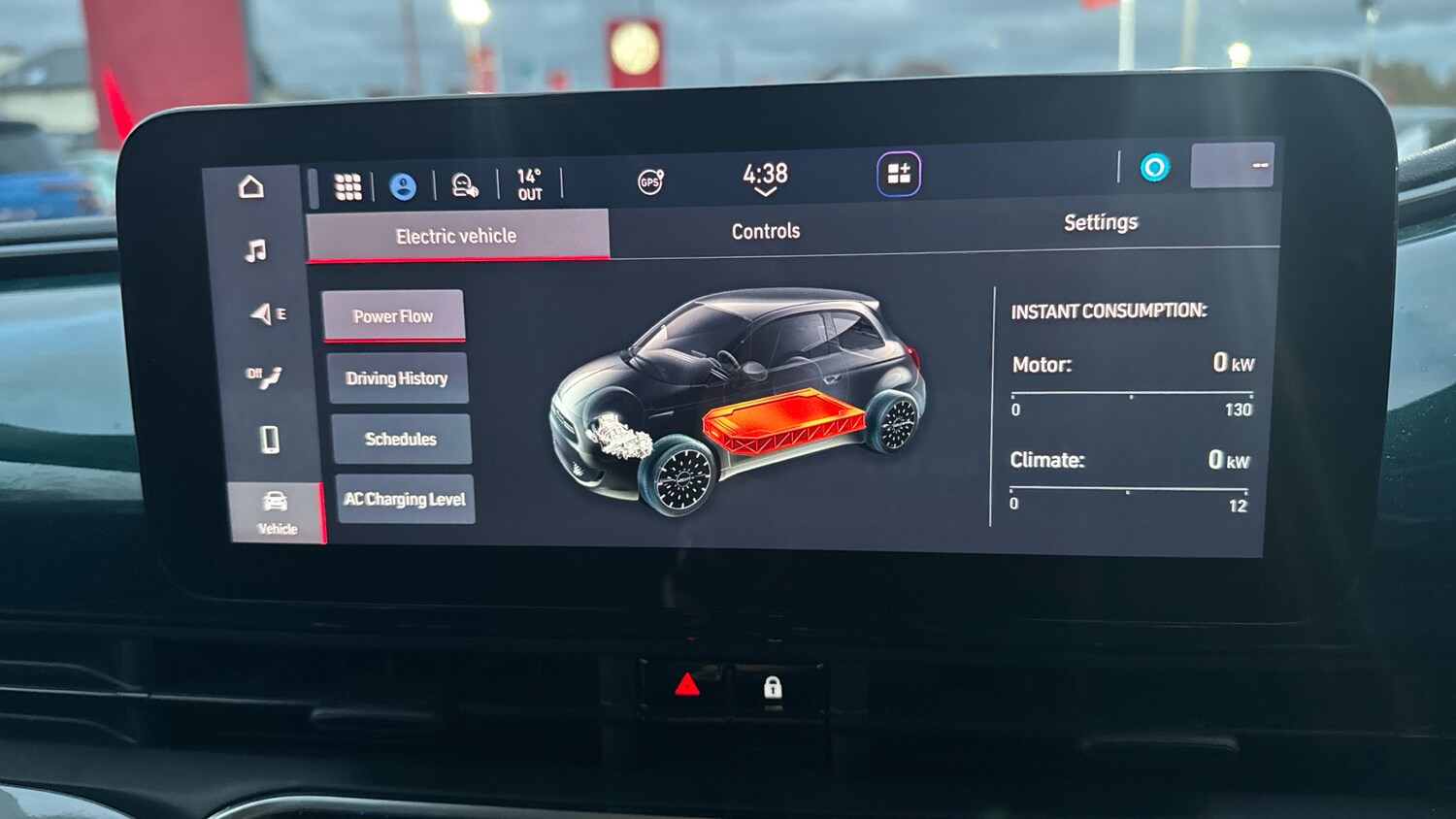1456x819 pixels.
Task: Expand the 4:38 clock dropdown
Action: click(x=765, y=179)
